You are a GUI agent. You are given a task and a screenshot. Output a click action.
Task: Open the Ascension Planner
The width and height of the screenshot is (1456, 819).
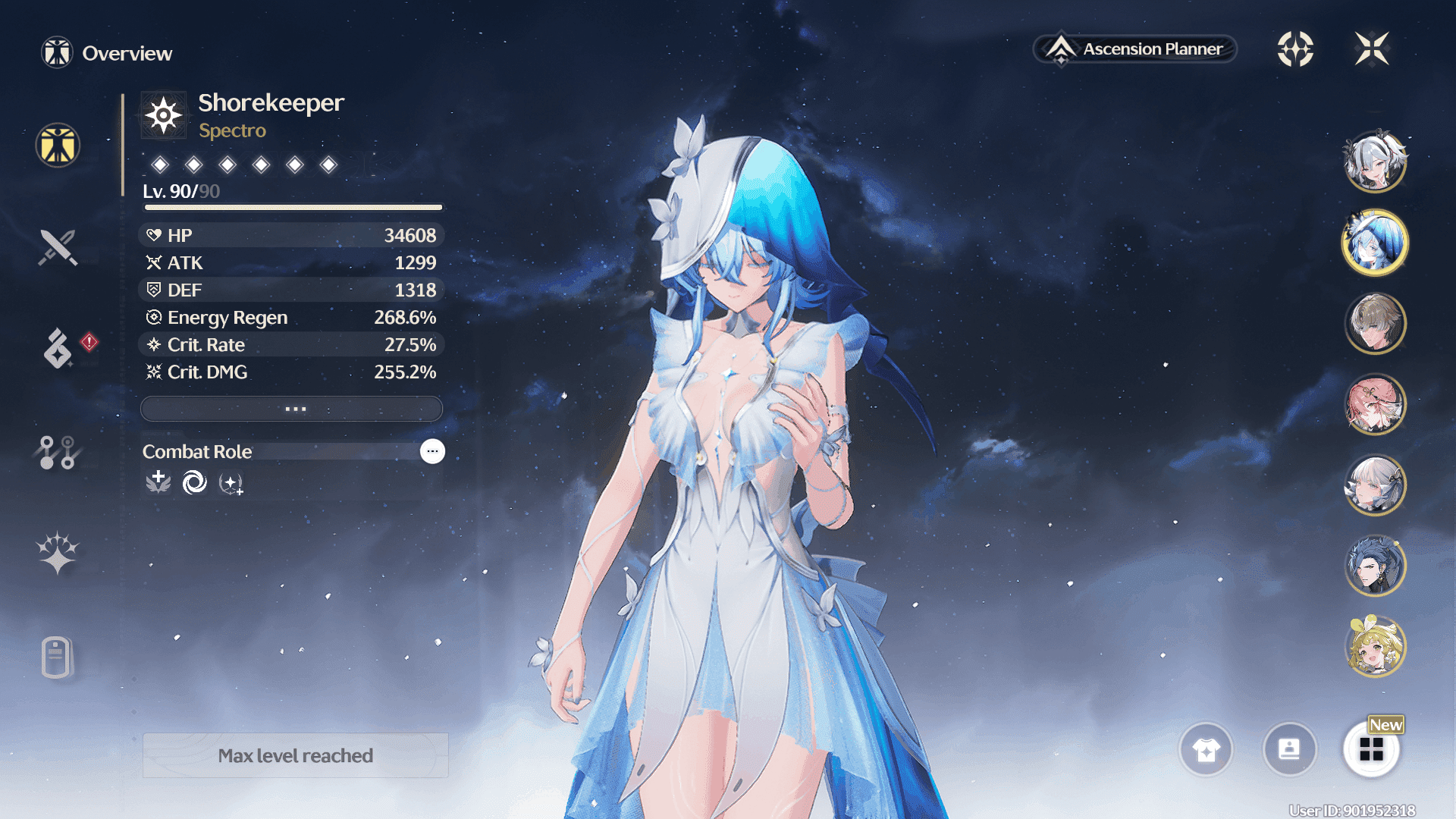click(x=1135, y=49)
